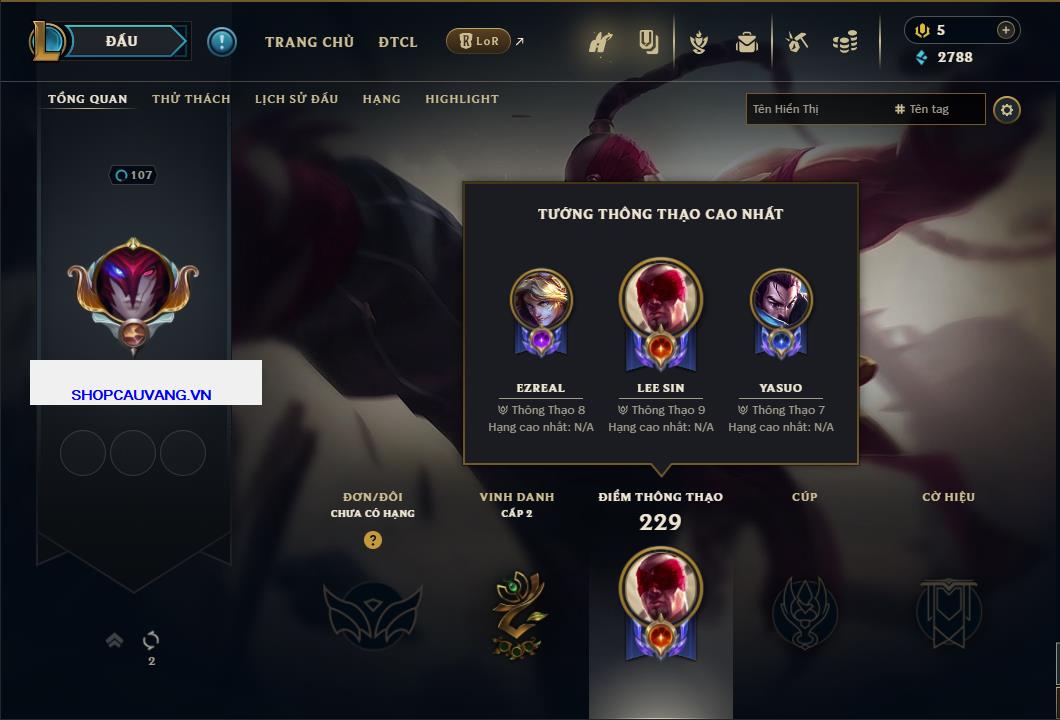Open the exclamation mark notification icon
Viewport: 1060px width, 720px height.
click(222, 42)
